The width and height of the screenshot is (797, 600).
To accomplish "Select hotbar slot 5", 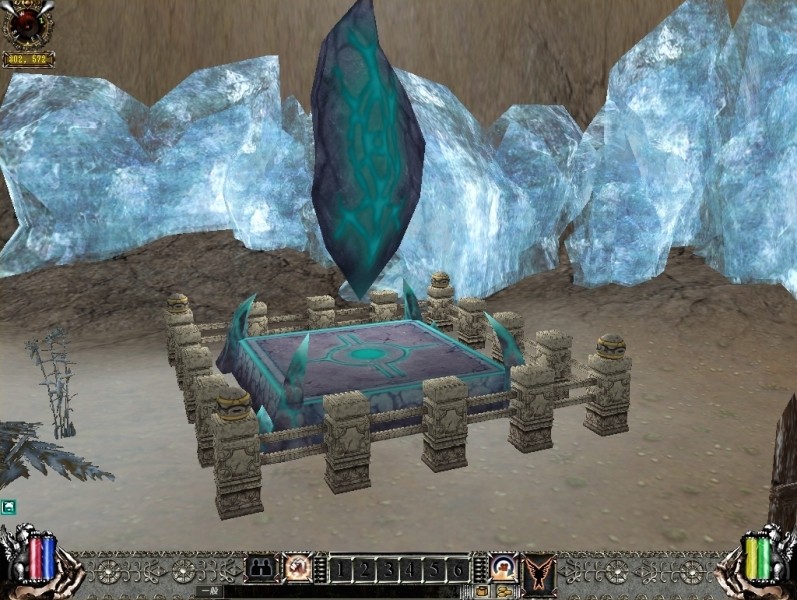I will pyautogui.click(x=433, y=570).
